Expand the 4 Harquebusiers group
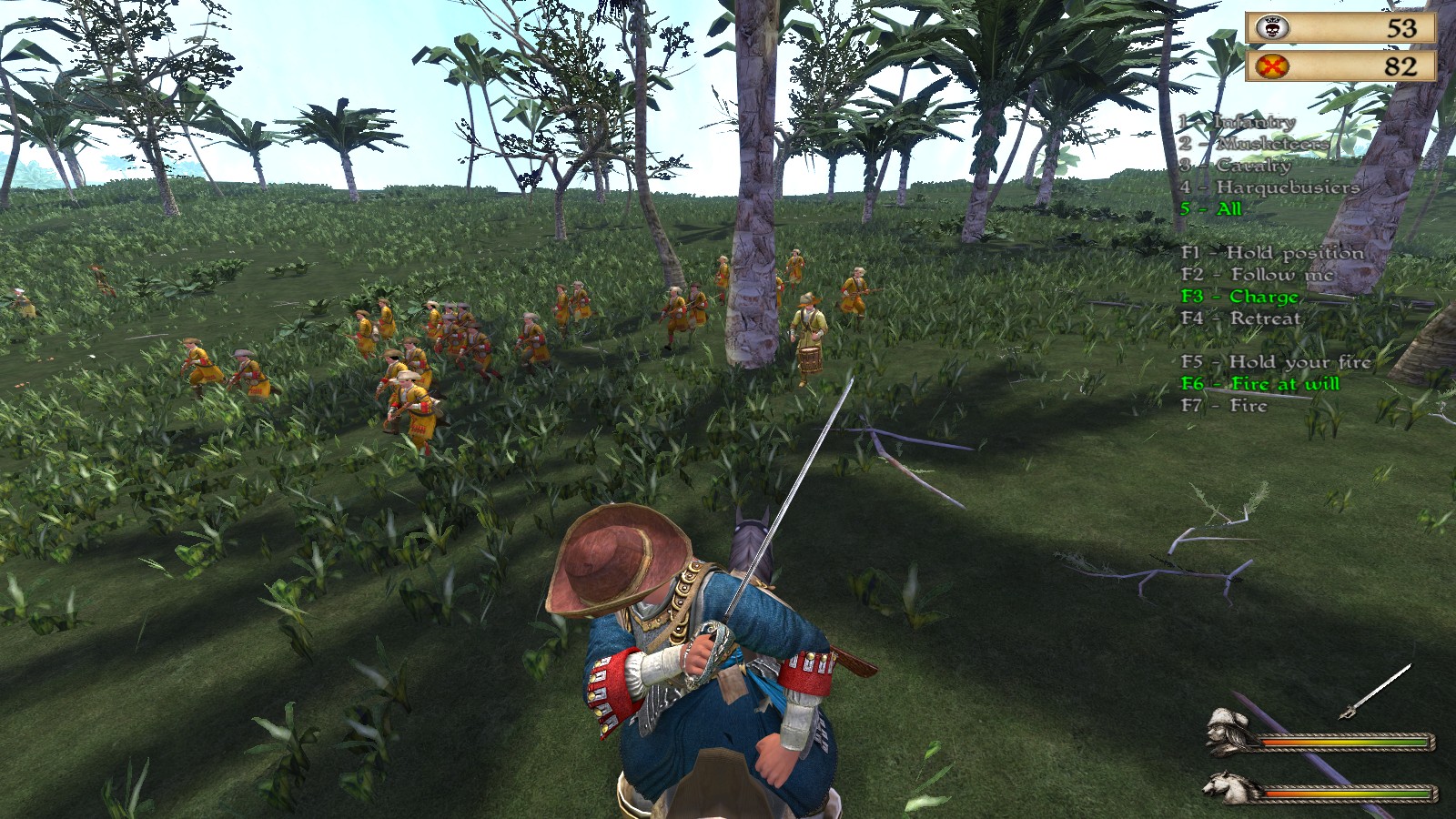The width and height of the screenshot is (1456, 819). (x=1269, y=188)
